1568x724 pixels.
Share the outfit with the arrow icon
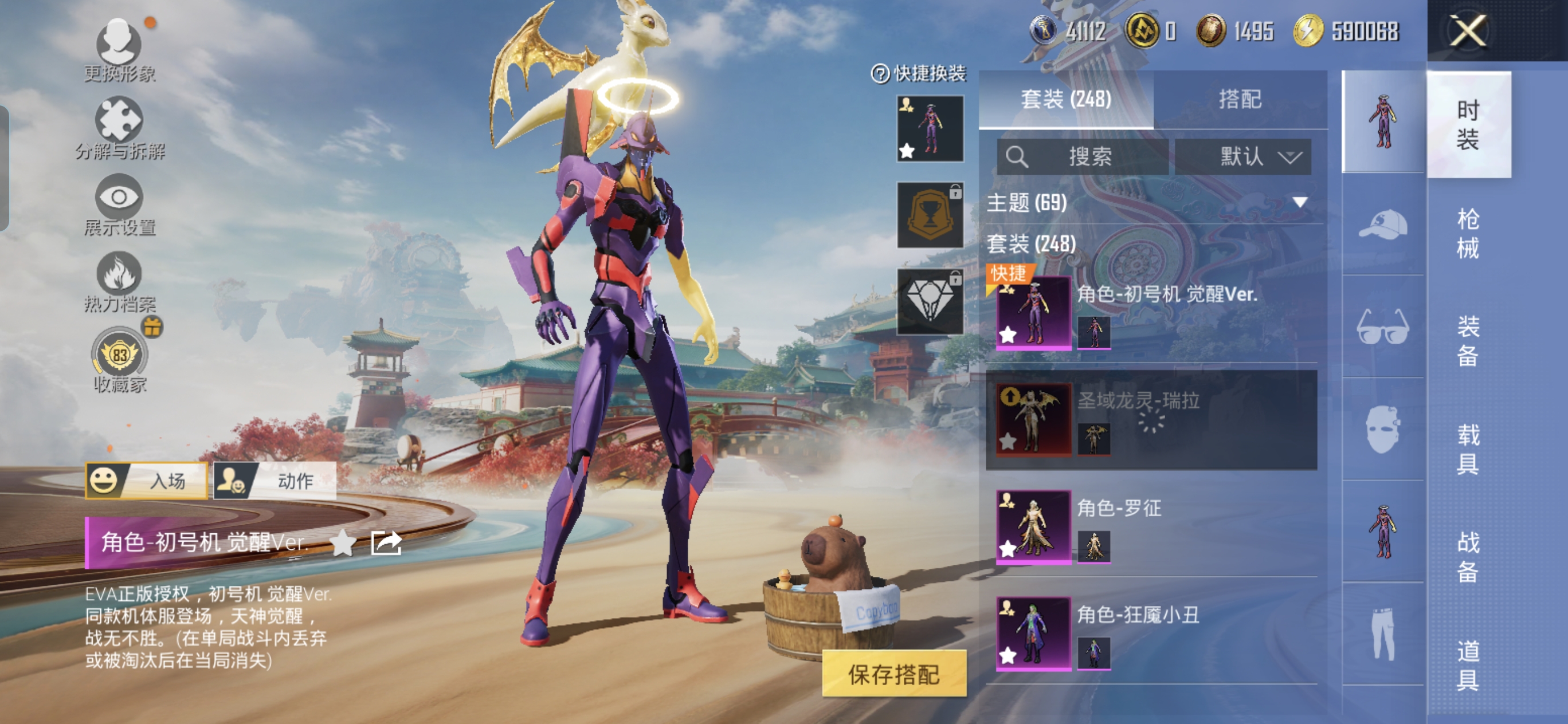click(386, 542)
